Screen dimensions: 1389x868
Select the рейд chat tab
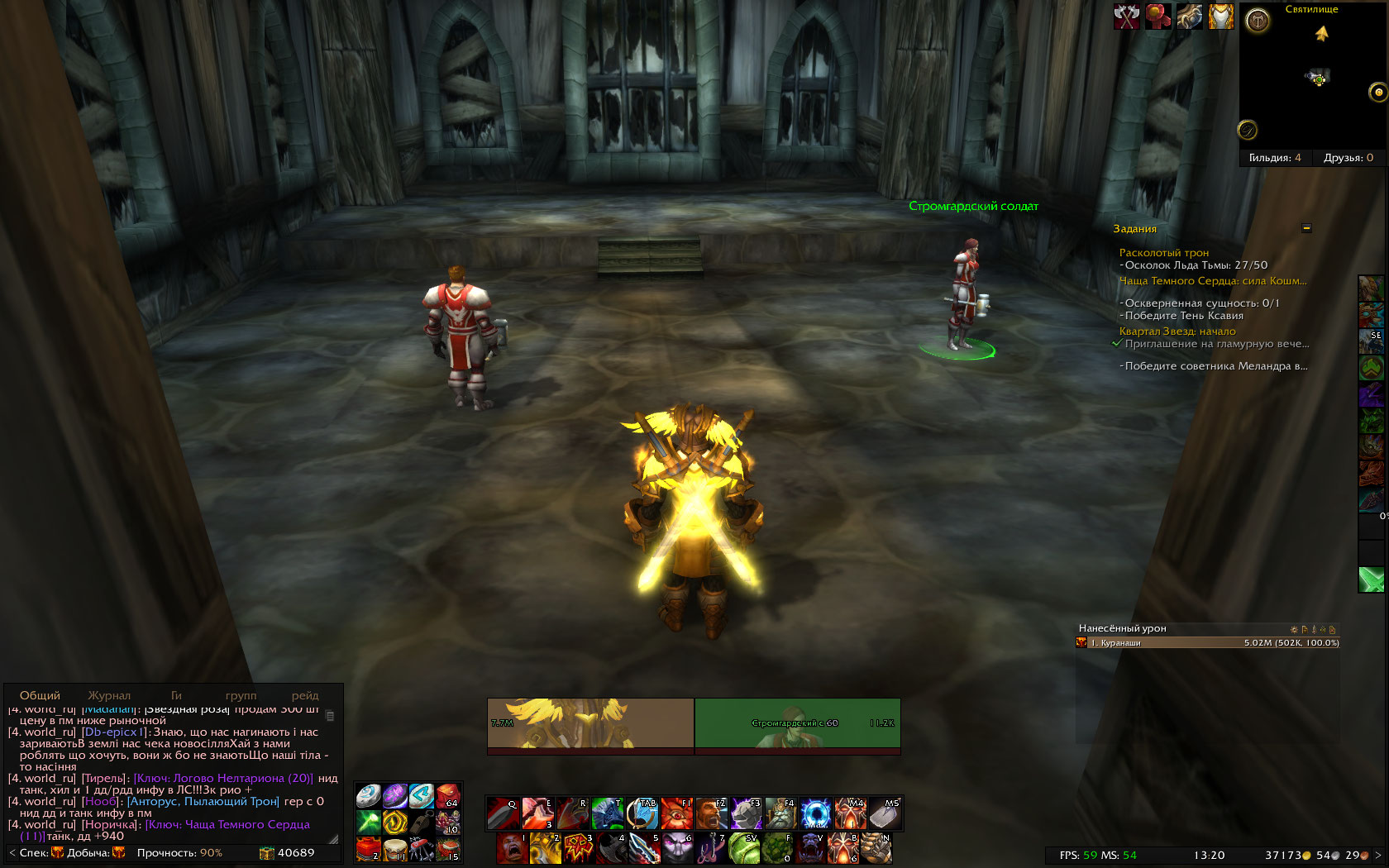[x=304, y=695]
